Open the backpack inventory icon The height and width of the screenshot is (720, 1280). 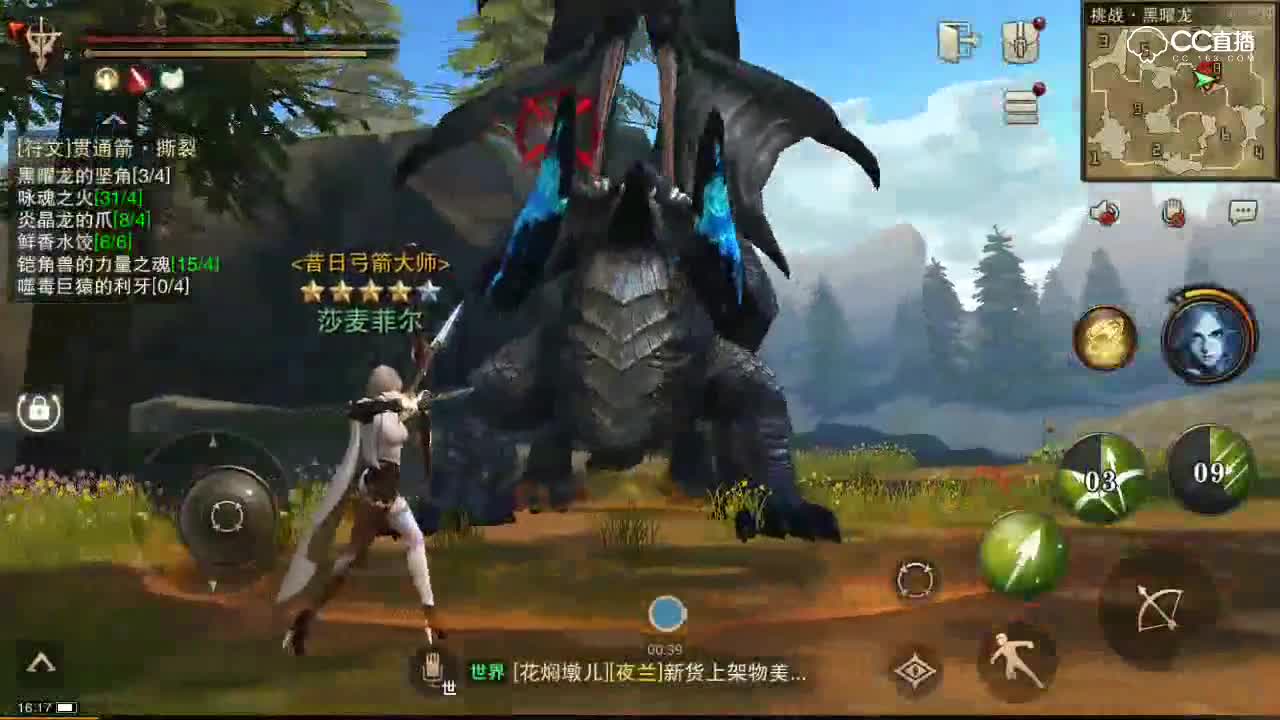(1021, 42)
